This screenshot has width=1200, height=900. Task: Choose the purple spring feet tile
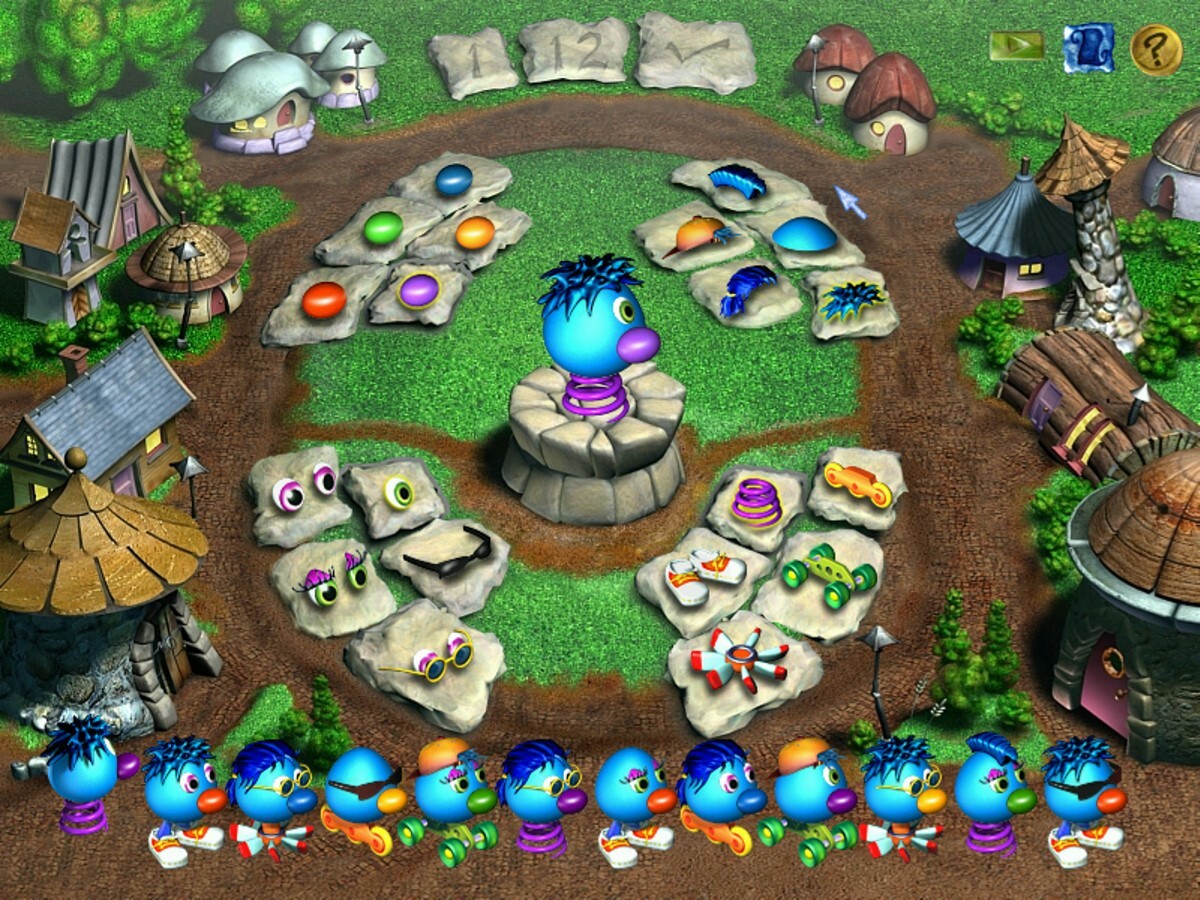pyautogui.click(x=756, y=501)
